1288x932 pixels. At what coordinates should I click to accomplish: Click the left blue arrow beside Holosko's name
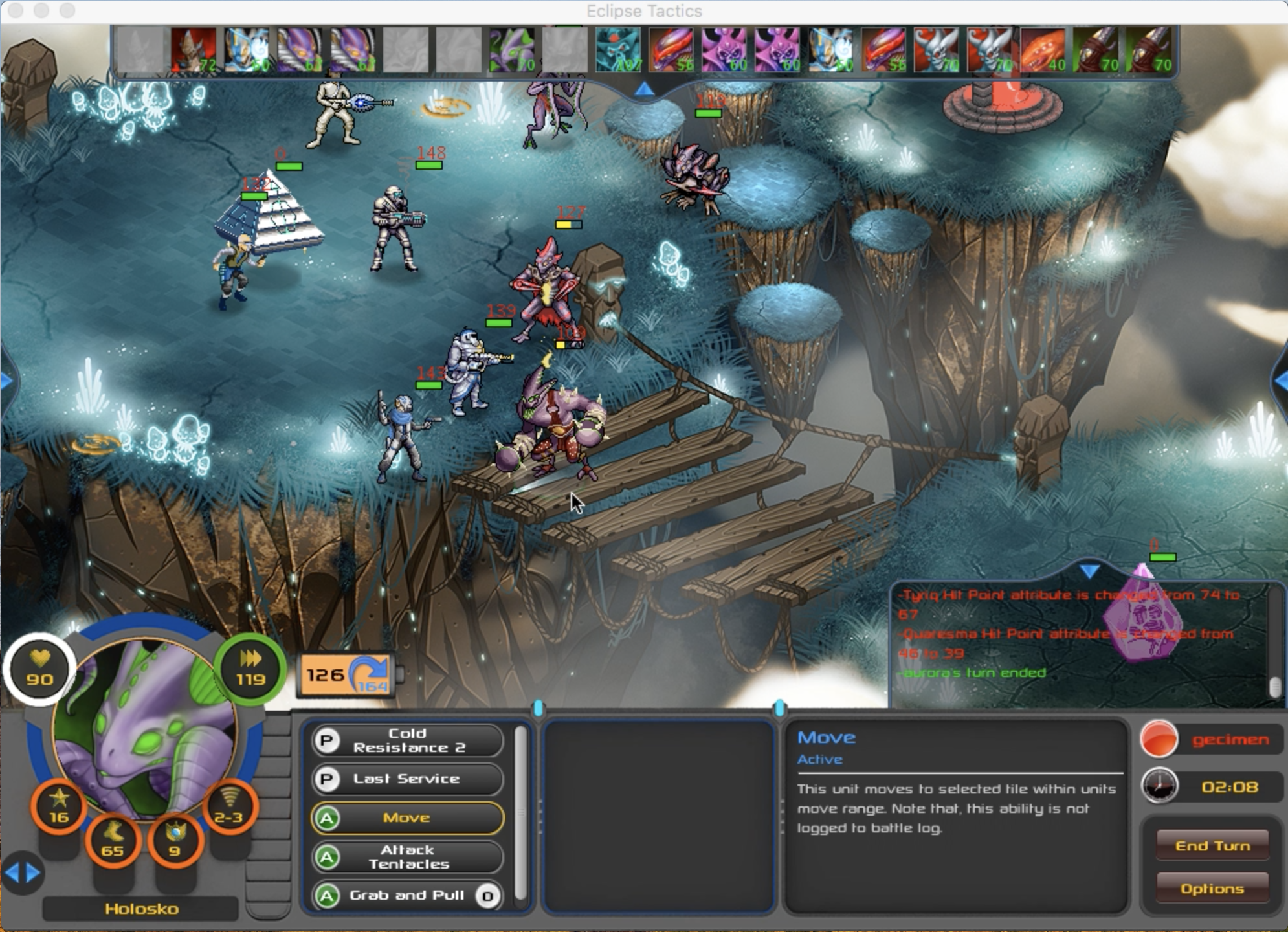click(12, 873)
